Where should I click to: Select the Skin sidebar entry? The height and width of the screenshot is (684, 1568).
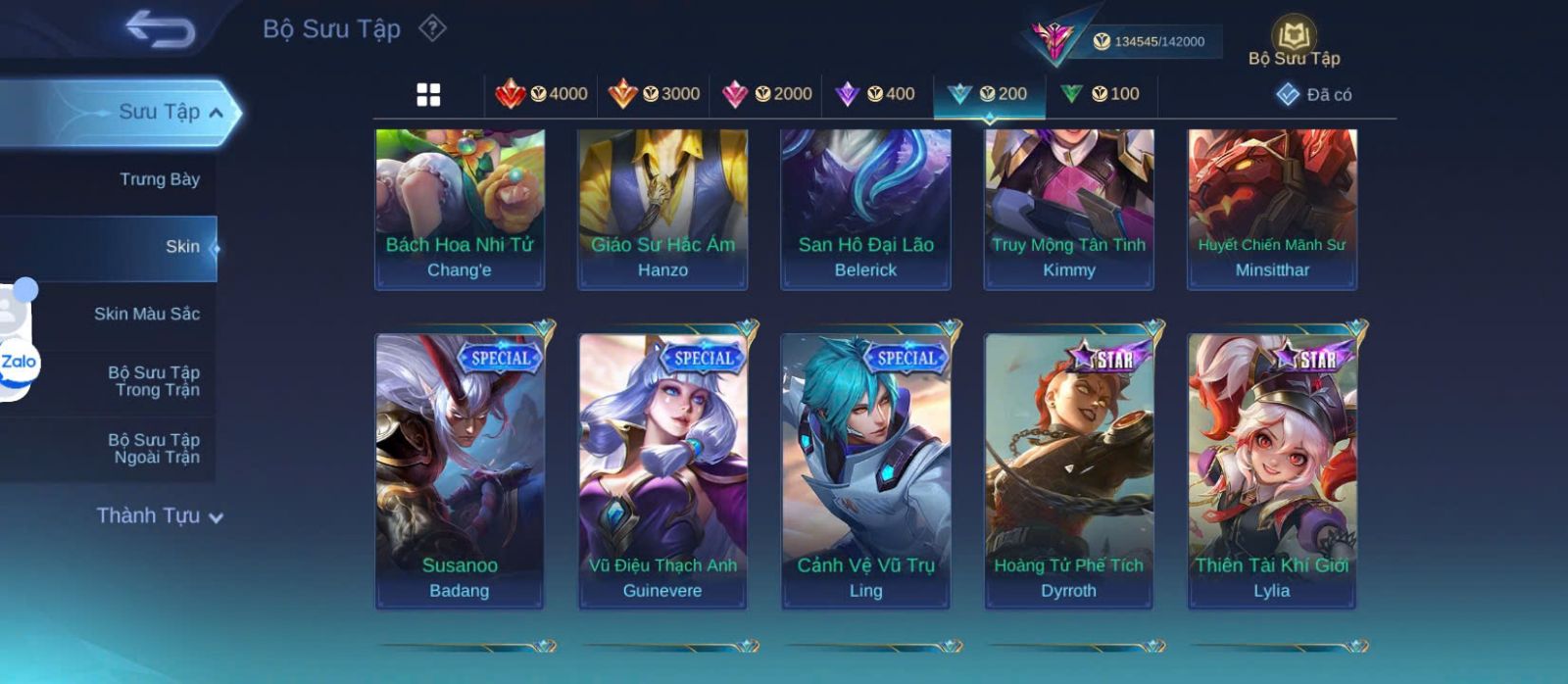click(182, 247)
